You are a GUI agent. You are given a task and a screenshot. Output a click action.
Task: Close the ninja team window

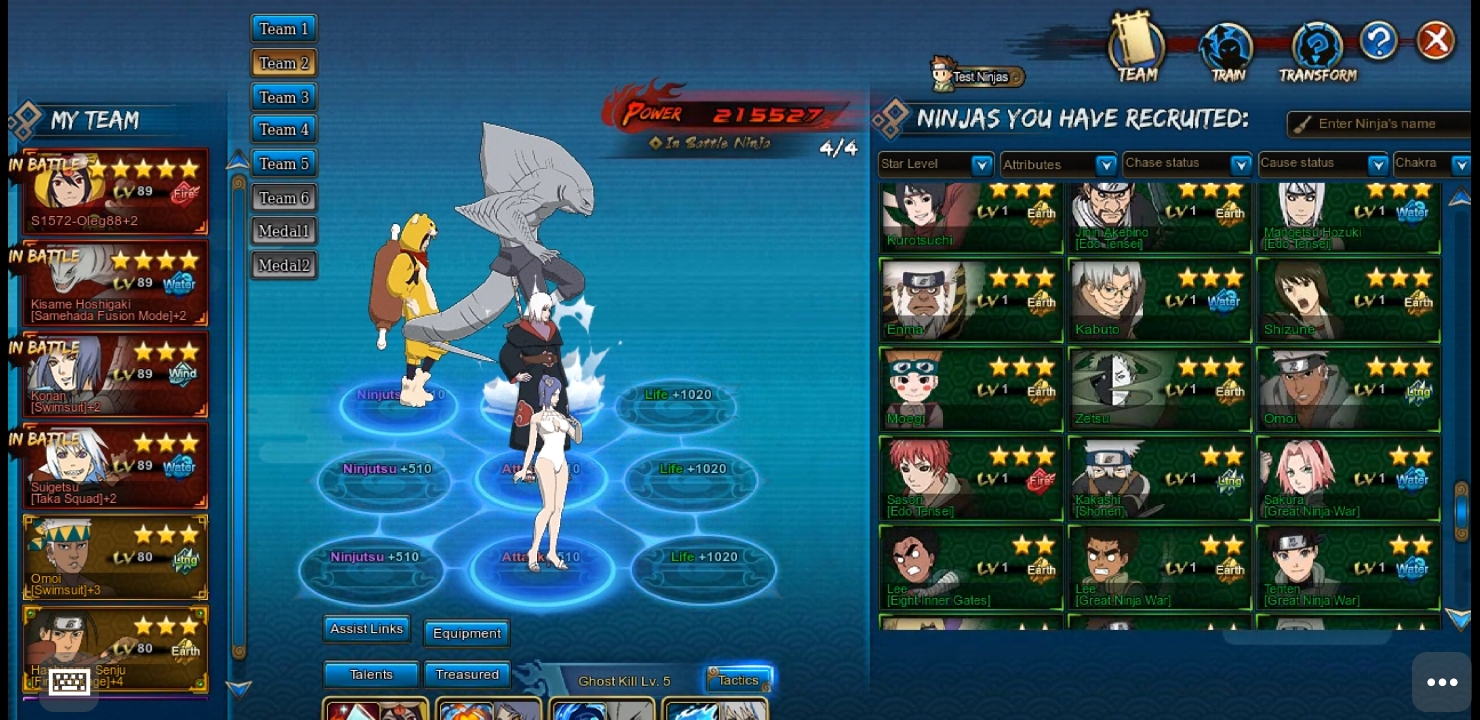(1436, 41)
